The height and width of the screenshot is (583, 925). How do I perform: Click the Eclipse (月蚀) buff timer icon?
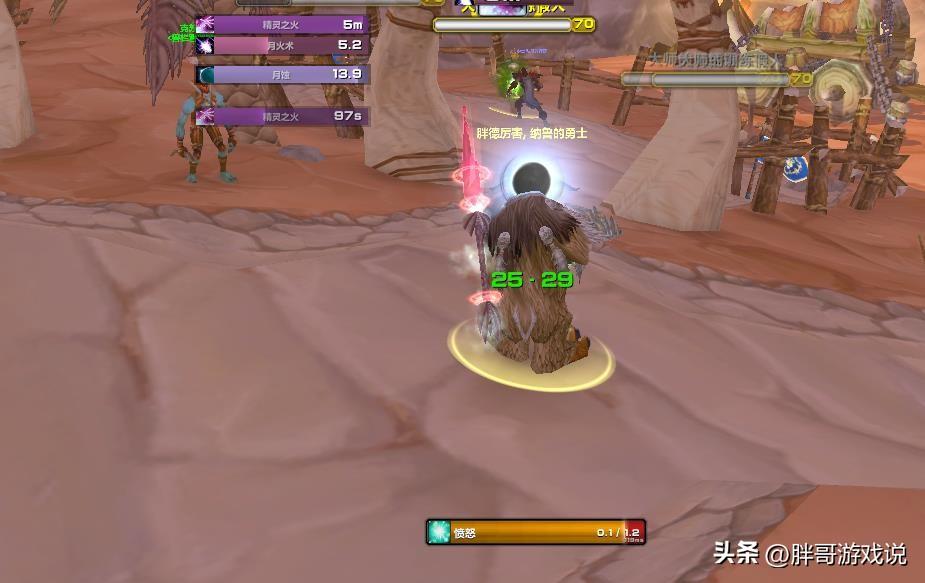coord(205,75)
